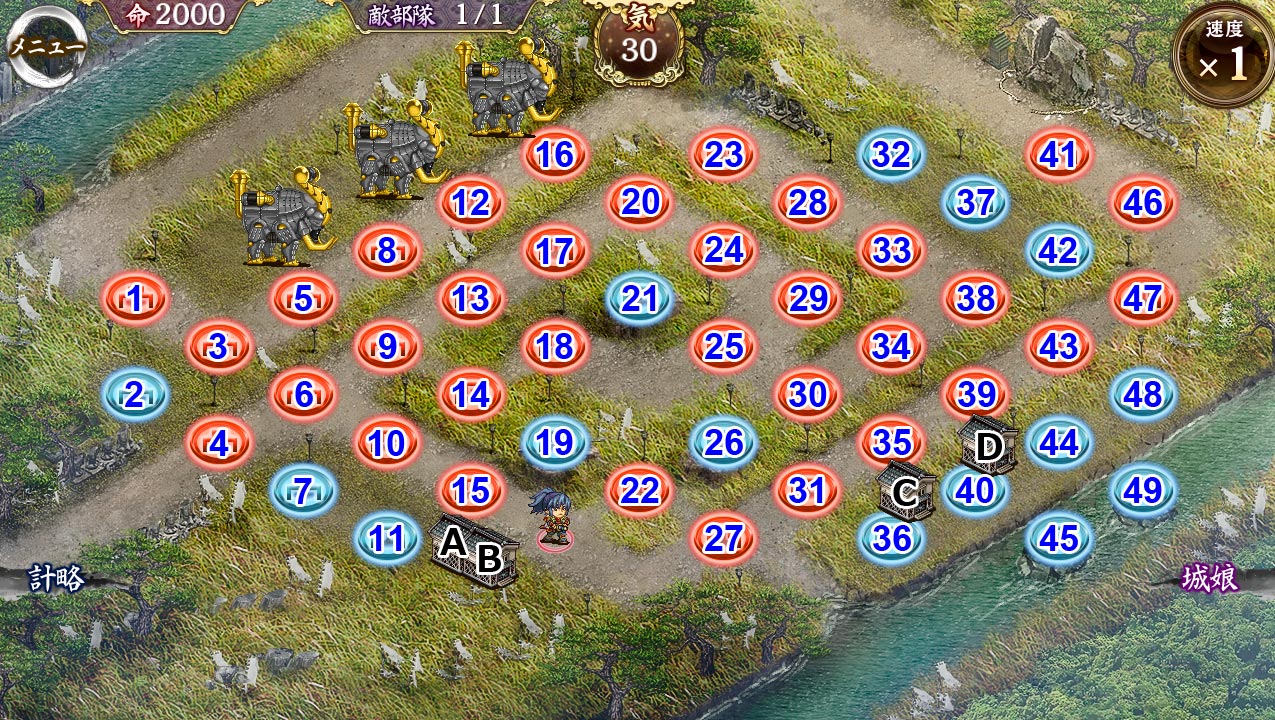Select blue placement tile 45
Screen dimensions: 1275x720
point(1059,538)
